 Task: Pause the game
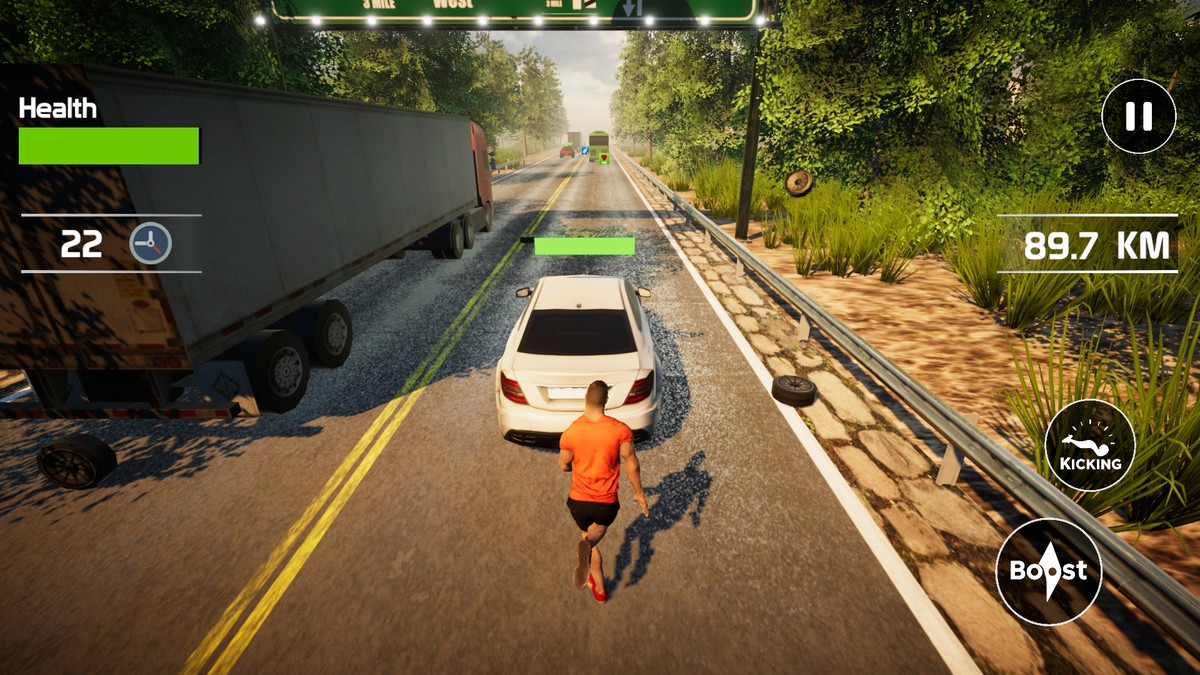click(1138, 117)
